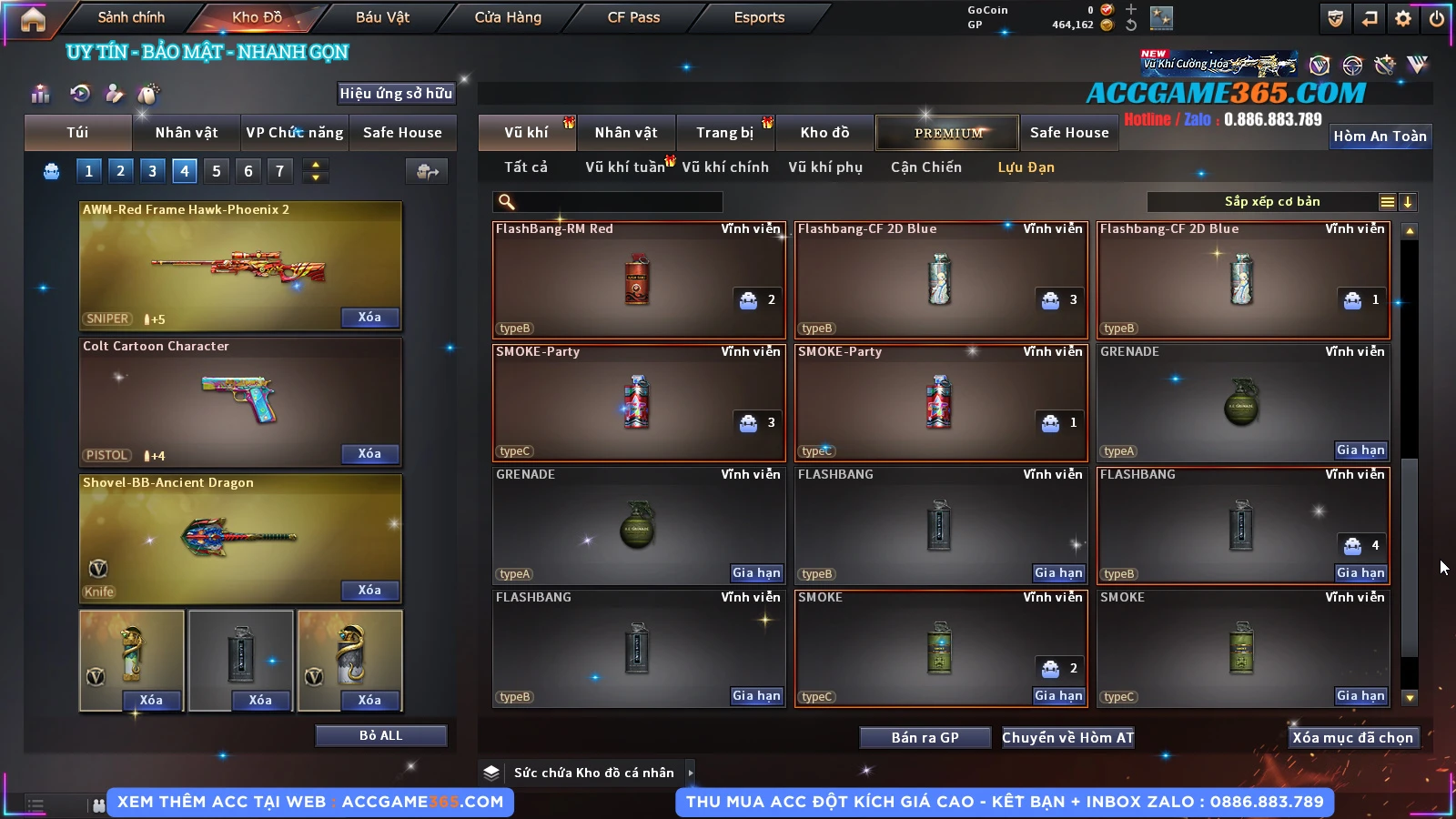Open the Hòm An Toàn safe box
The width and height of the screenshot is (1456, 819).
click(1380, 136)
